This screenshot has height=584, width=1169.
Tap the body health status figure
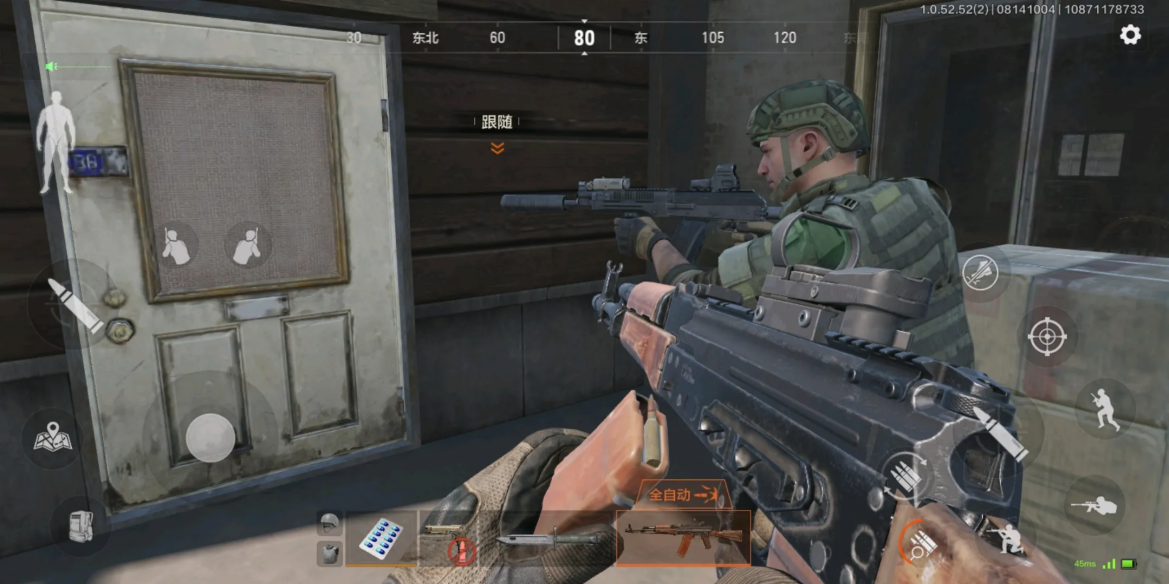pyautogui.click(x=56, y=142)
